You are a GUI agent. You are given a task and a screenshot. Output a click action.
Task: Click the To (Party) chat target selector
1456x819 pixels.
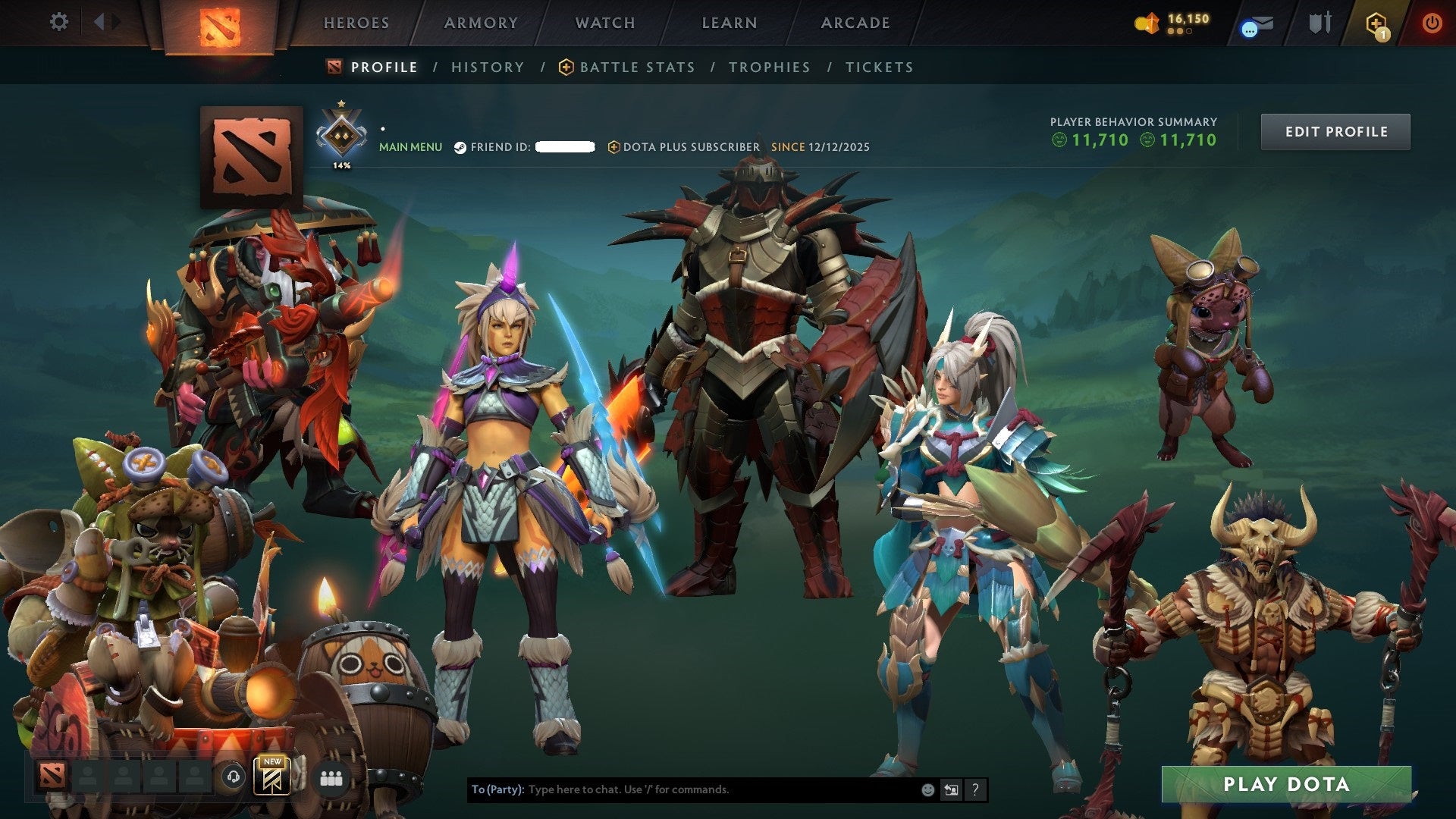[497, 789]
